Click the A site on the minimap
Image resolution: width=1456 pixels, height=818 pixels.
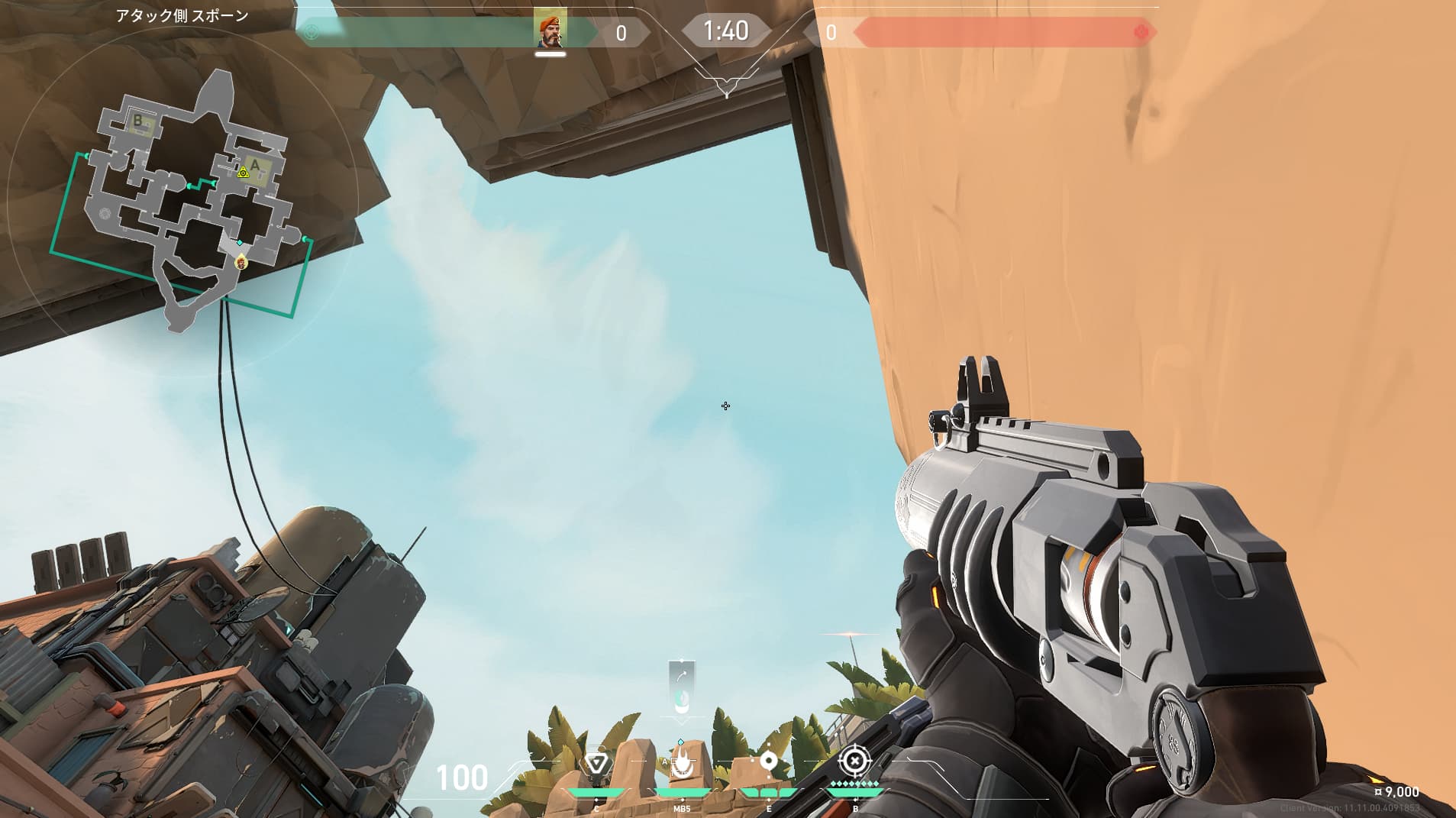[x=256, y=166]
